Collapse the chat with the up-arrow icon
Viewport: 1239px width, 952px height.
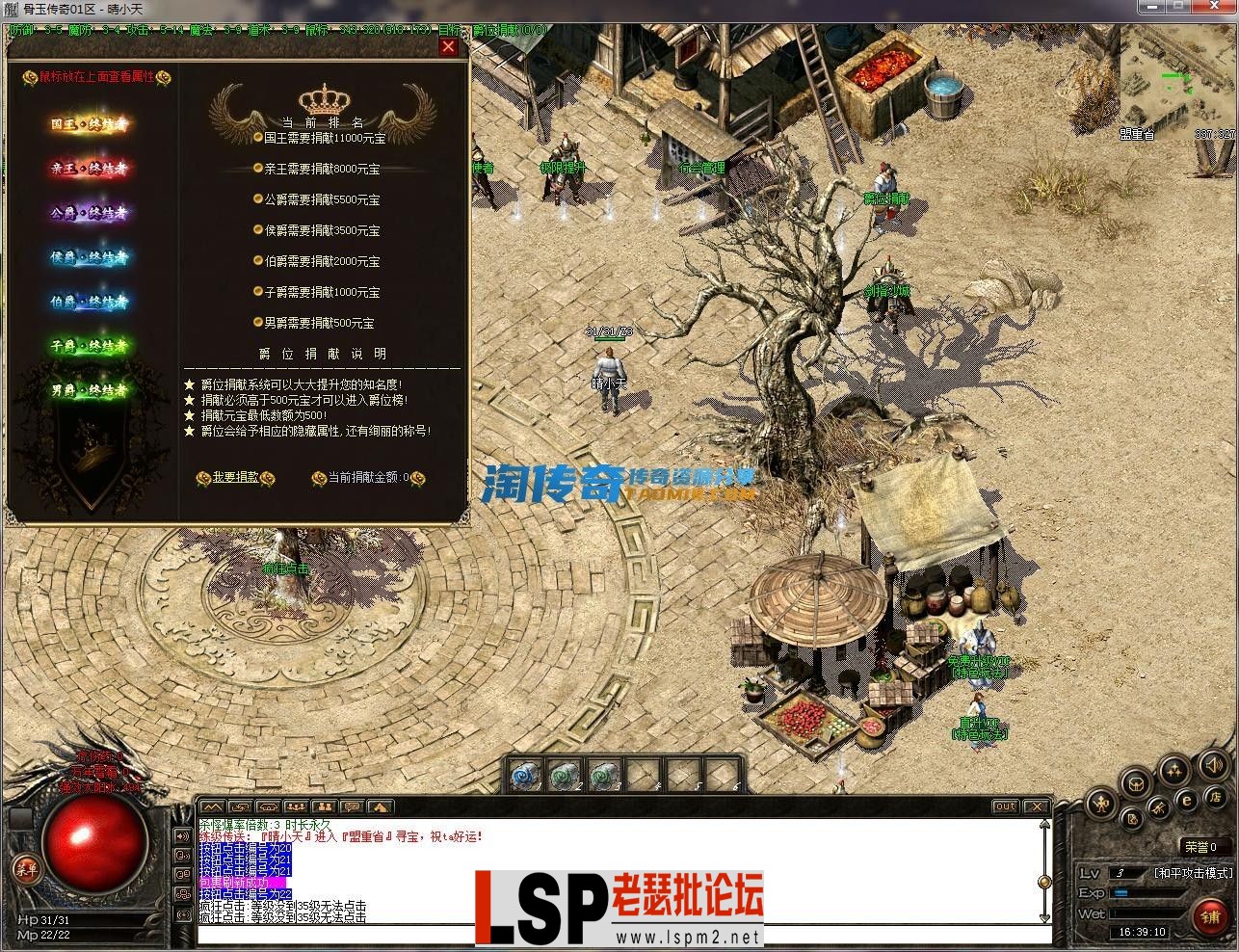click(382, 806)
